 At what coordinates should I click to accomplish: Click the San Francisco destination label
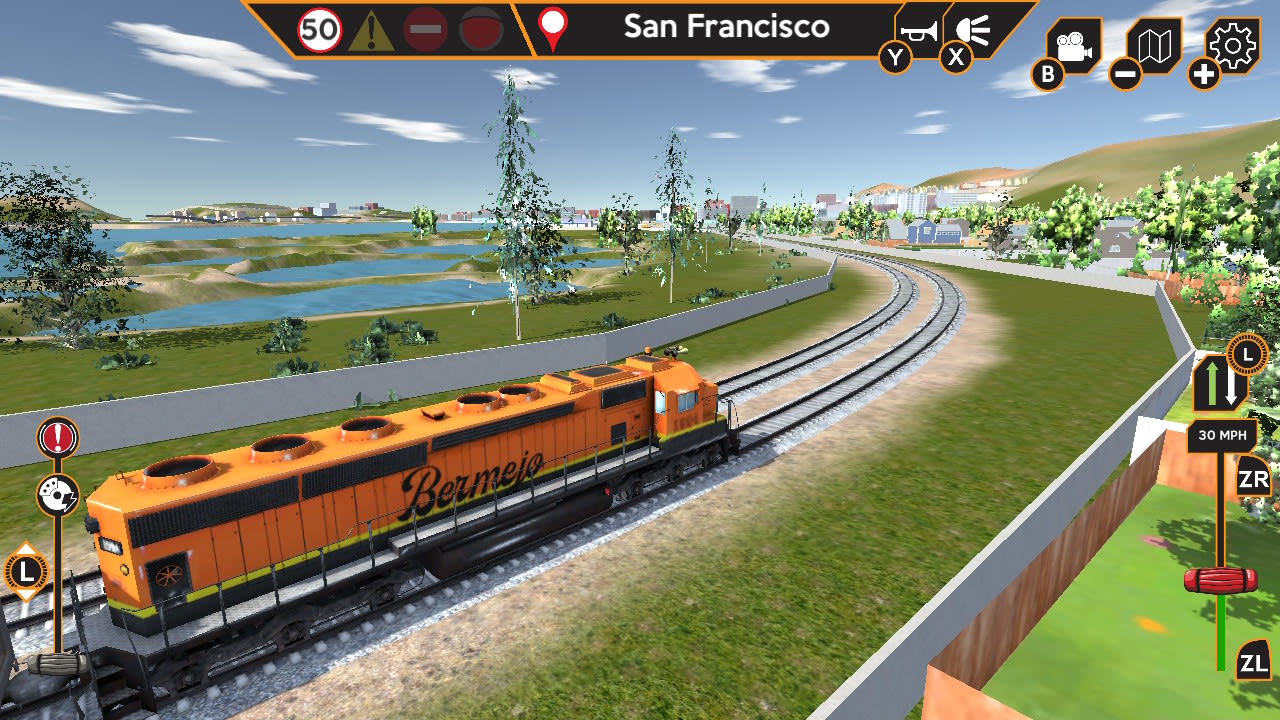pos(727,27)
